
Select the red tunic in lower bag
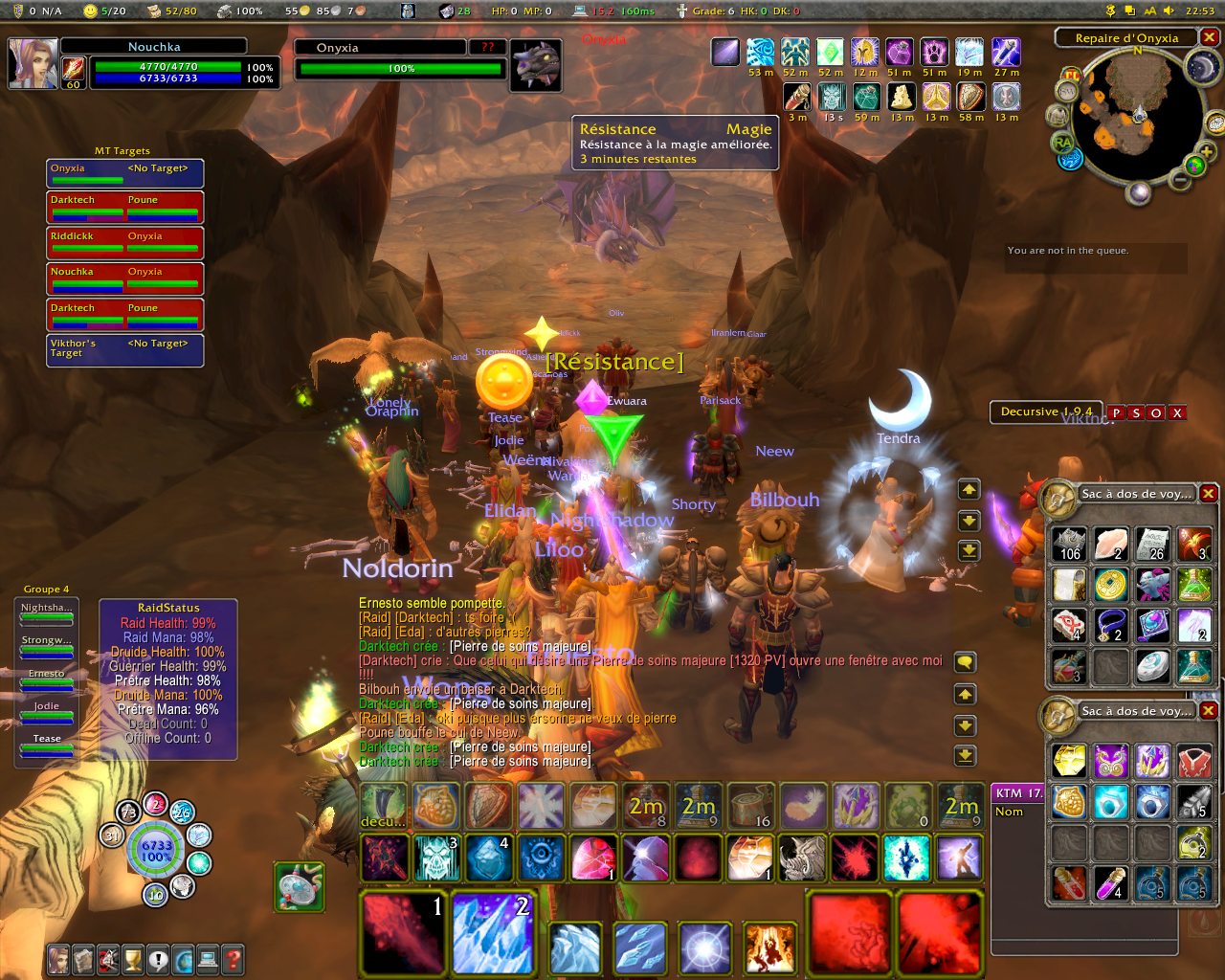(x=1194, y=762)
